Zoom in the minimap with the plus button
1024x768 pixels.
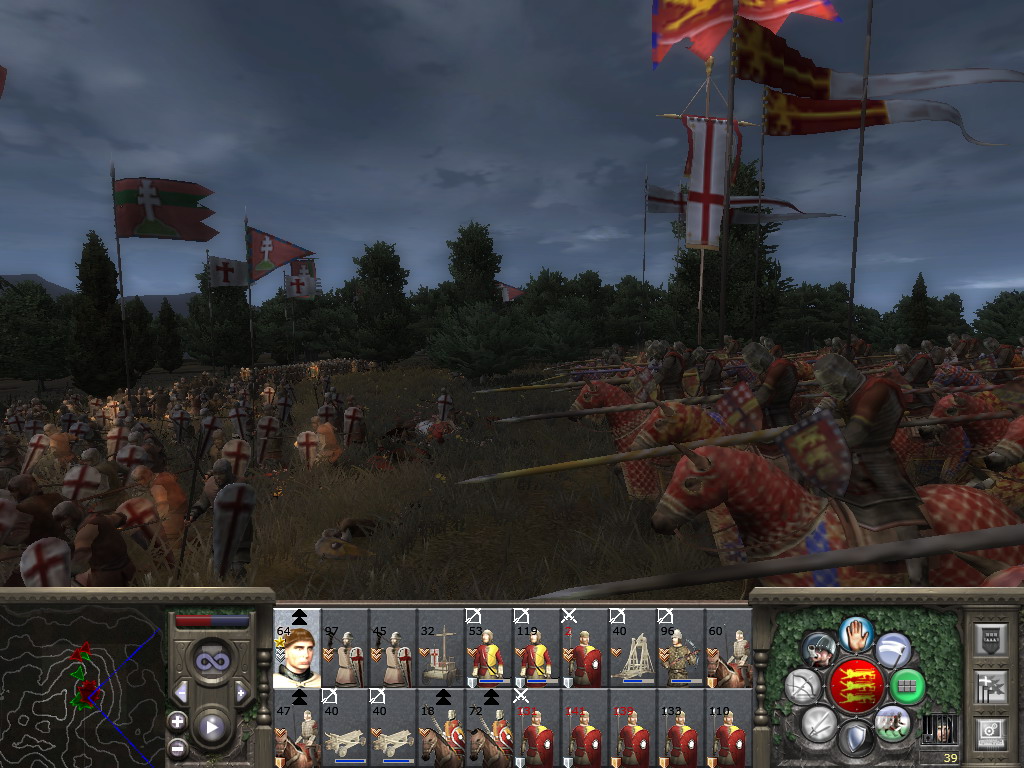coord(177,721)
